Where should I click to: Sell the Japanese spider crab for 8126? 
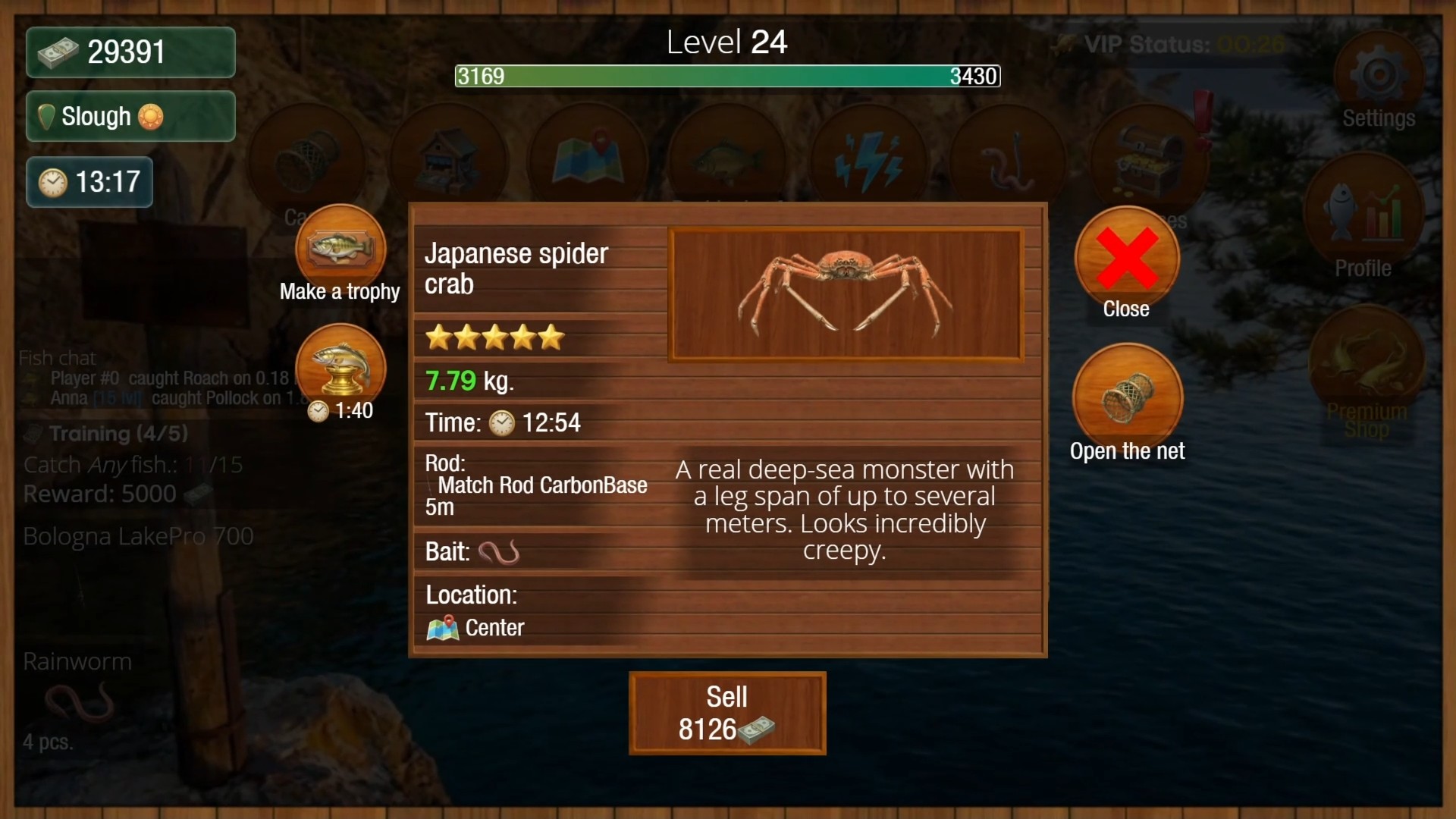[726, 713]
